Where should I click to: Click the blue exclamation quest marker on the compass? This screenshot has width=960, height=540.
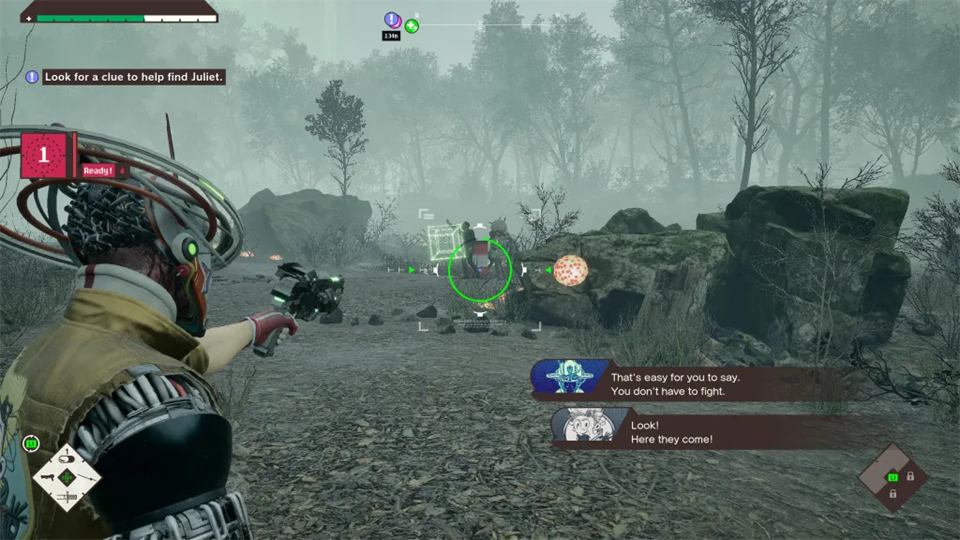coord(391,19)
